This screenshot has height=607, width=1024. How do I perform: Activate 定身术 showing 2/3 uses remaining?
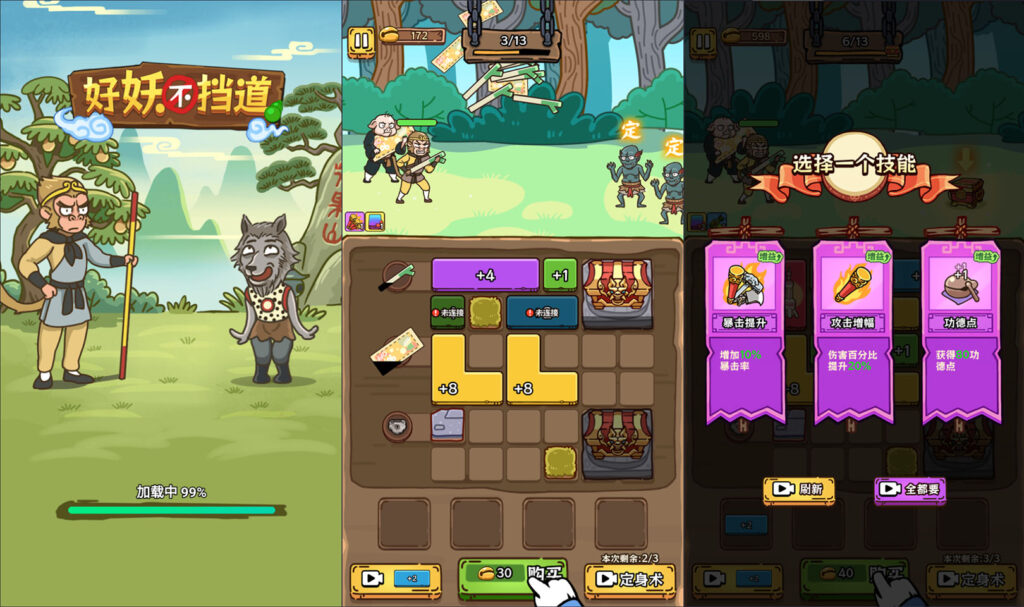(x=629, y=579)
